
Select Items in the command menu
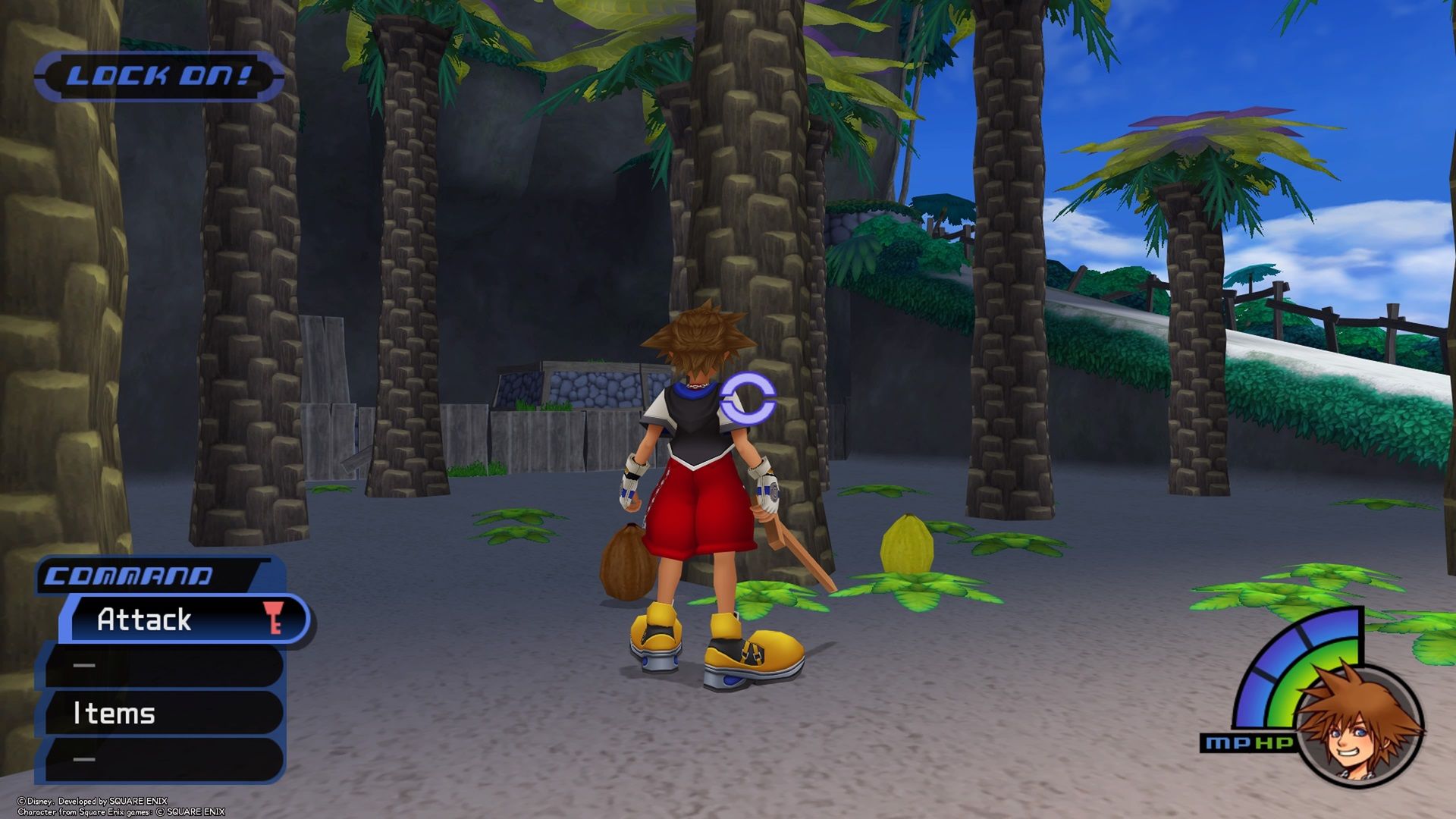[x=114, y=714]
